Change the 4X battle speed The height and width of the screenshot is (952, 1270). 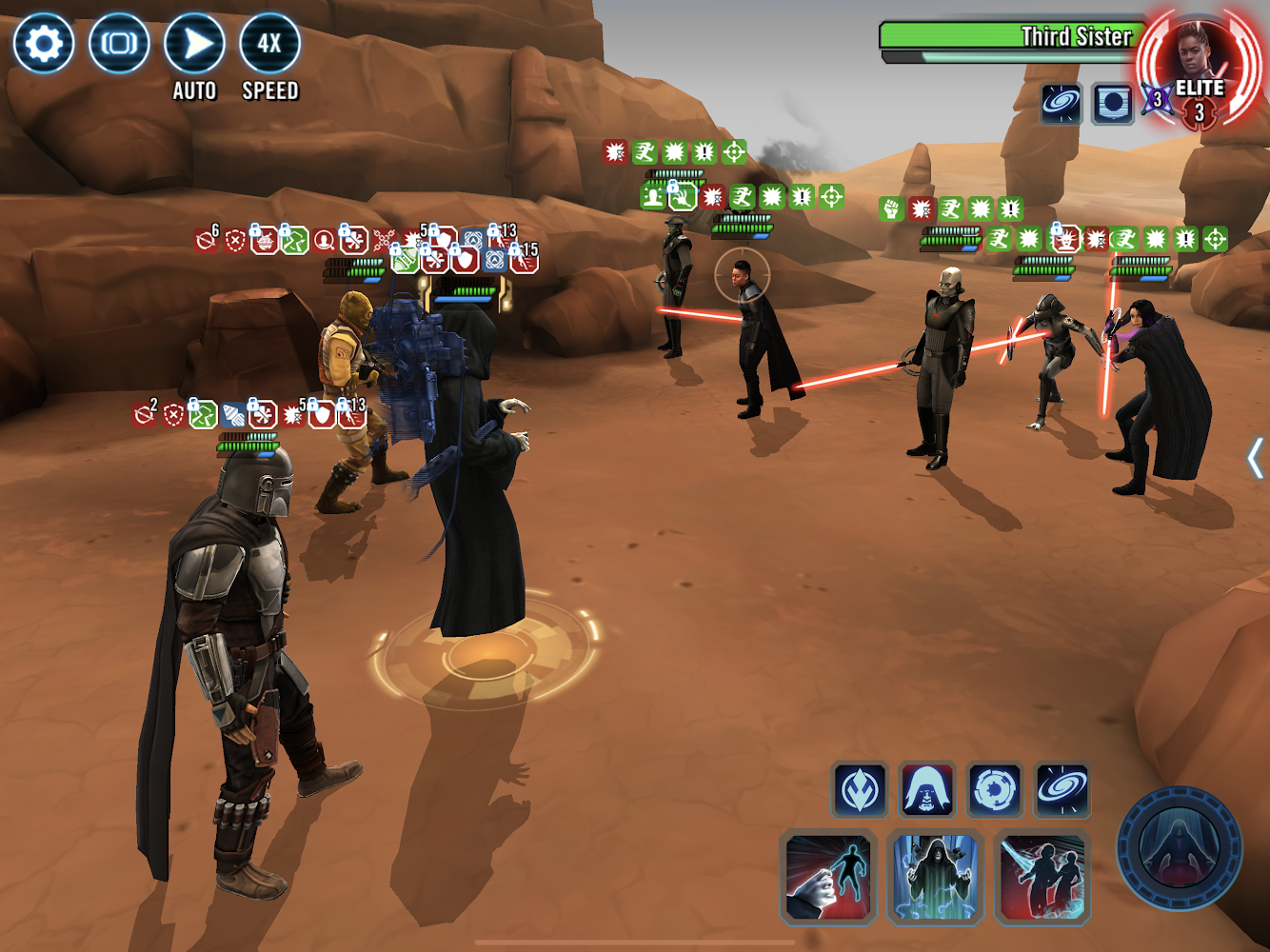pos(269,44)
